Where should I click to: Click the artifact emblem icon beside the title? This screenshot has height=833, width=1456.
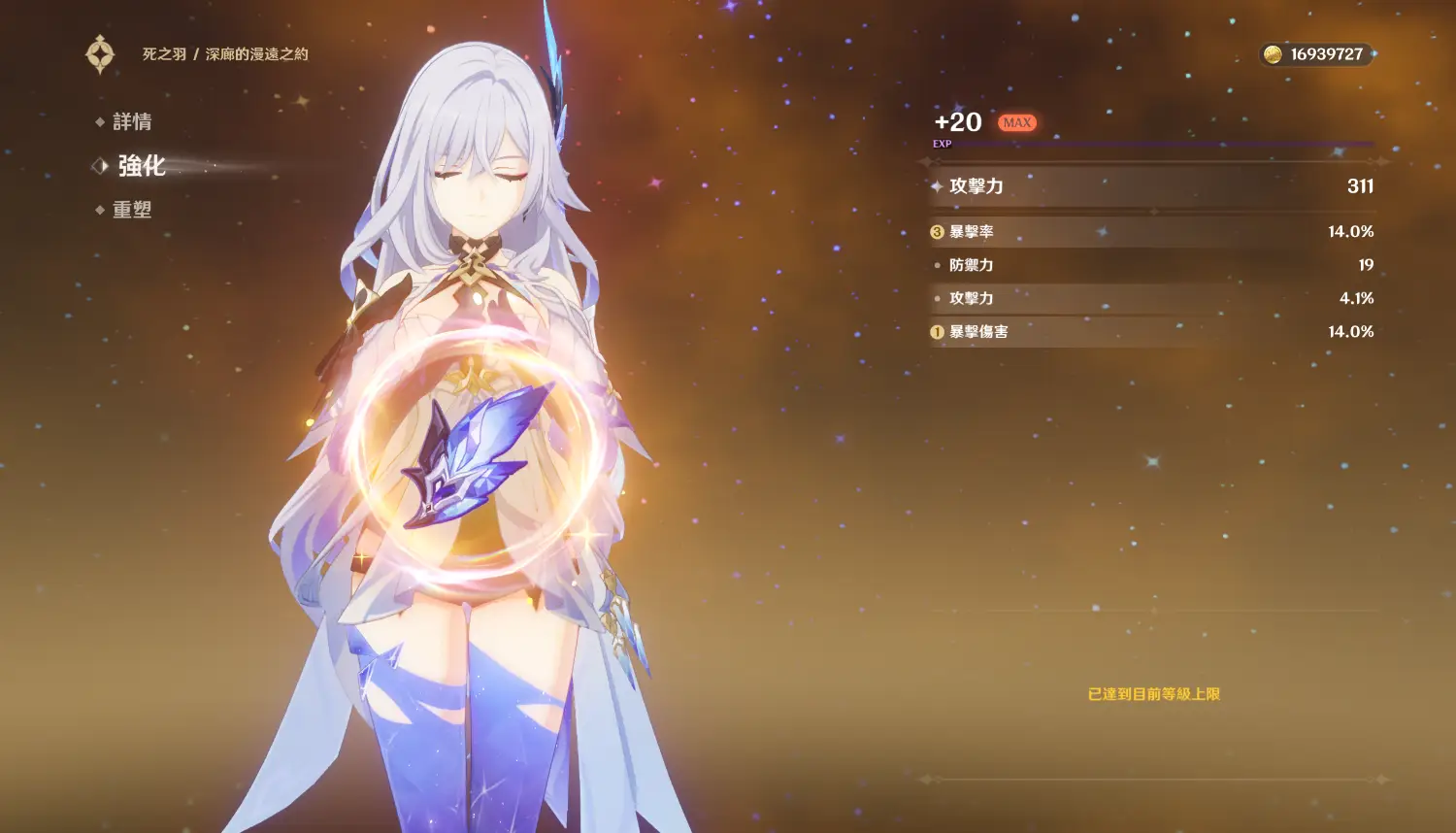click(x=100, y=54)
